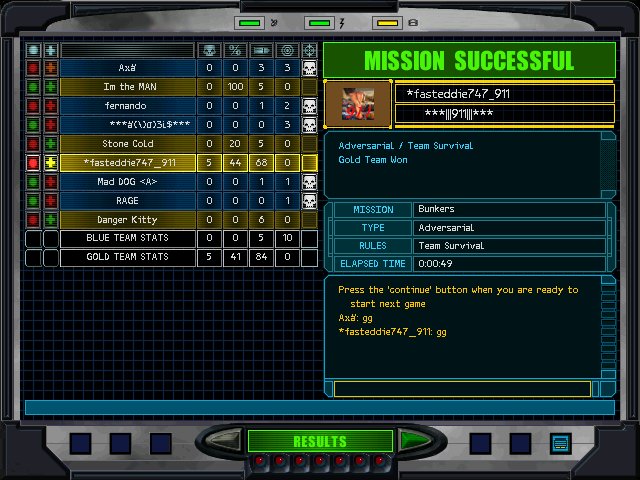Select the Stone Cold player row

point(127,144)
